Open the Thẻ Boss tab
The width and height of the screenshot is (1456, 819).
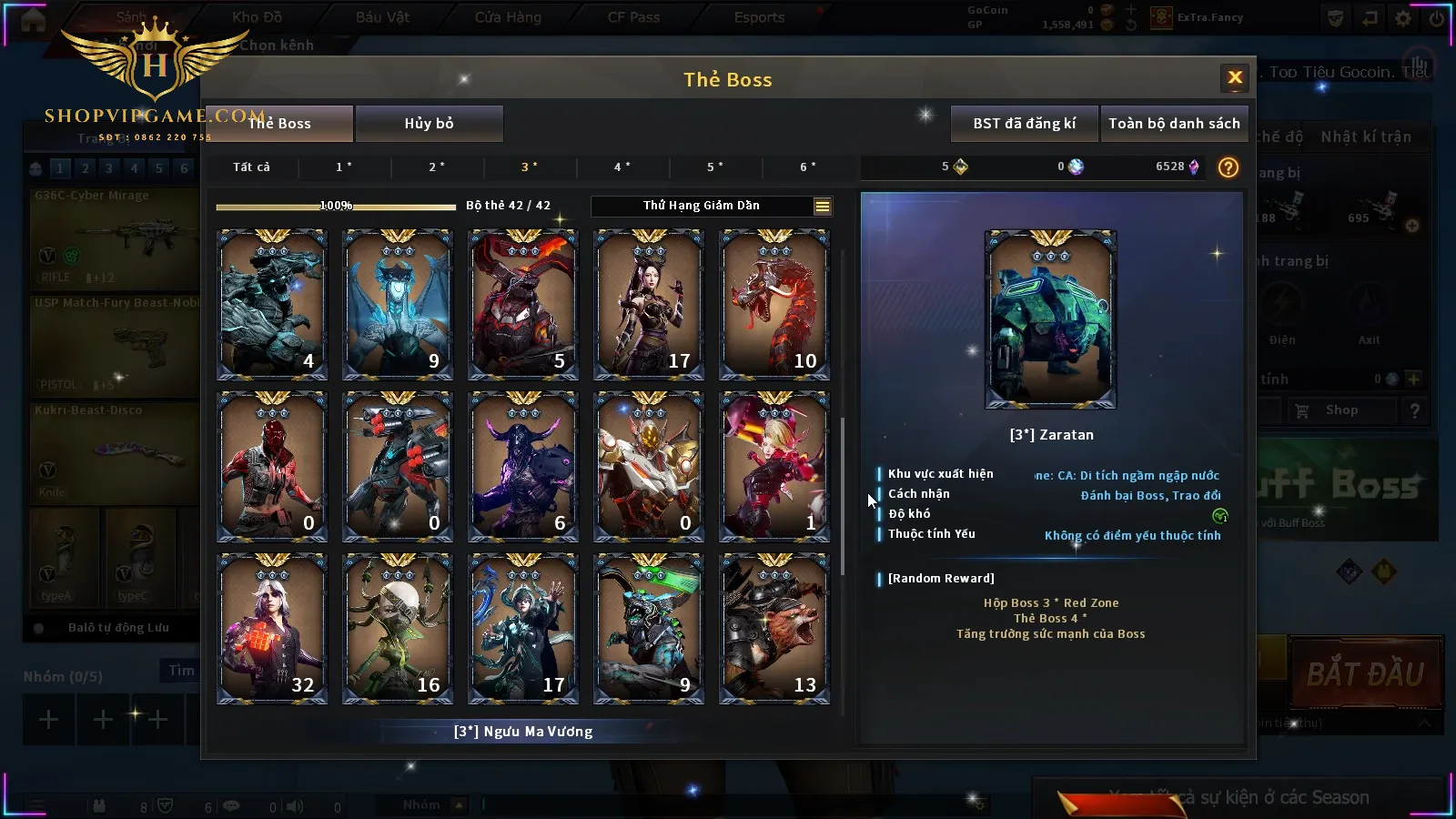point(279,124)
